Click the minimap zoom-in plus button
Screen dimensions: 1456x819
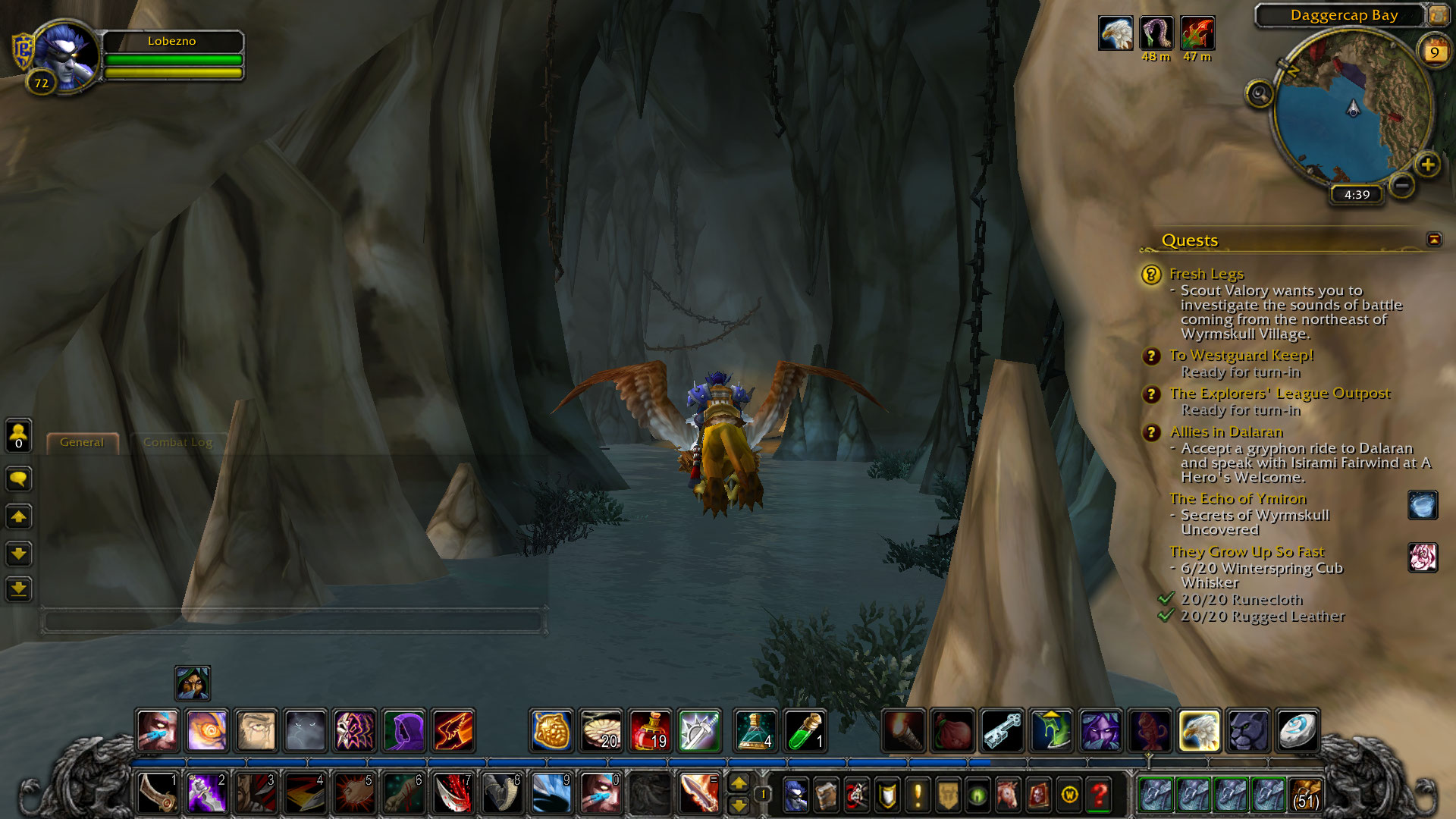1428,165
